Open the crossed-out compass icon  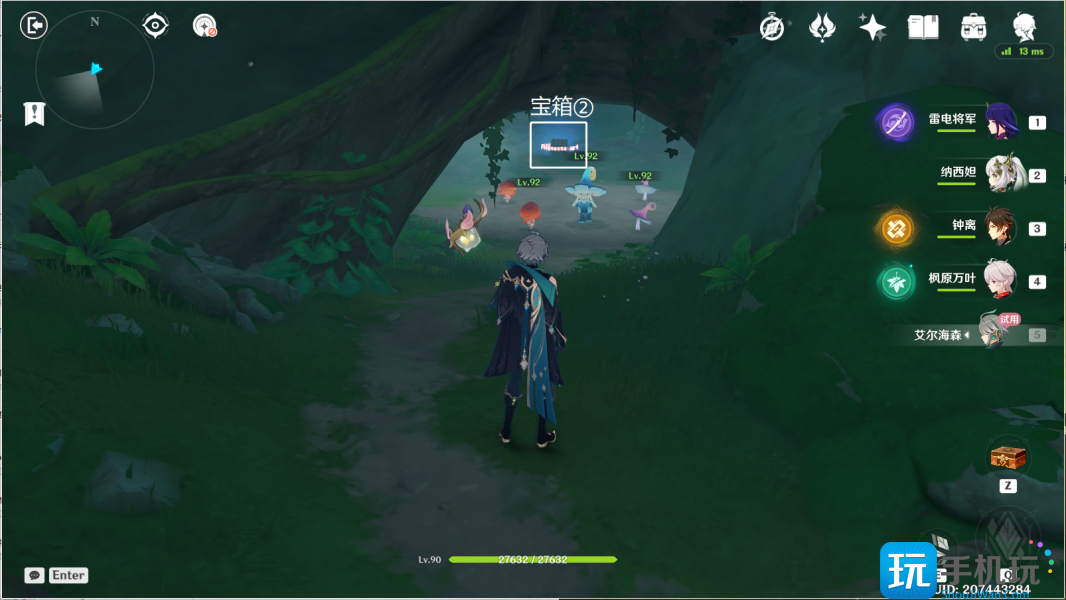point(772,28)
